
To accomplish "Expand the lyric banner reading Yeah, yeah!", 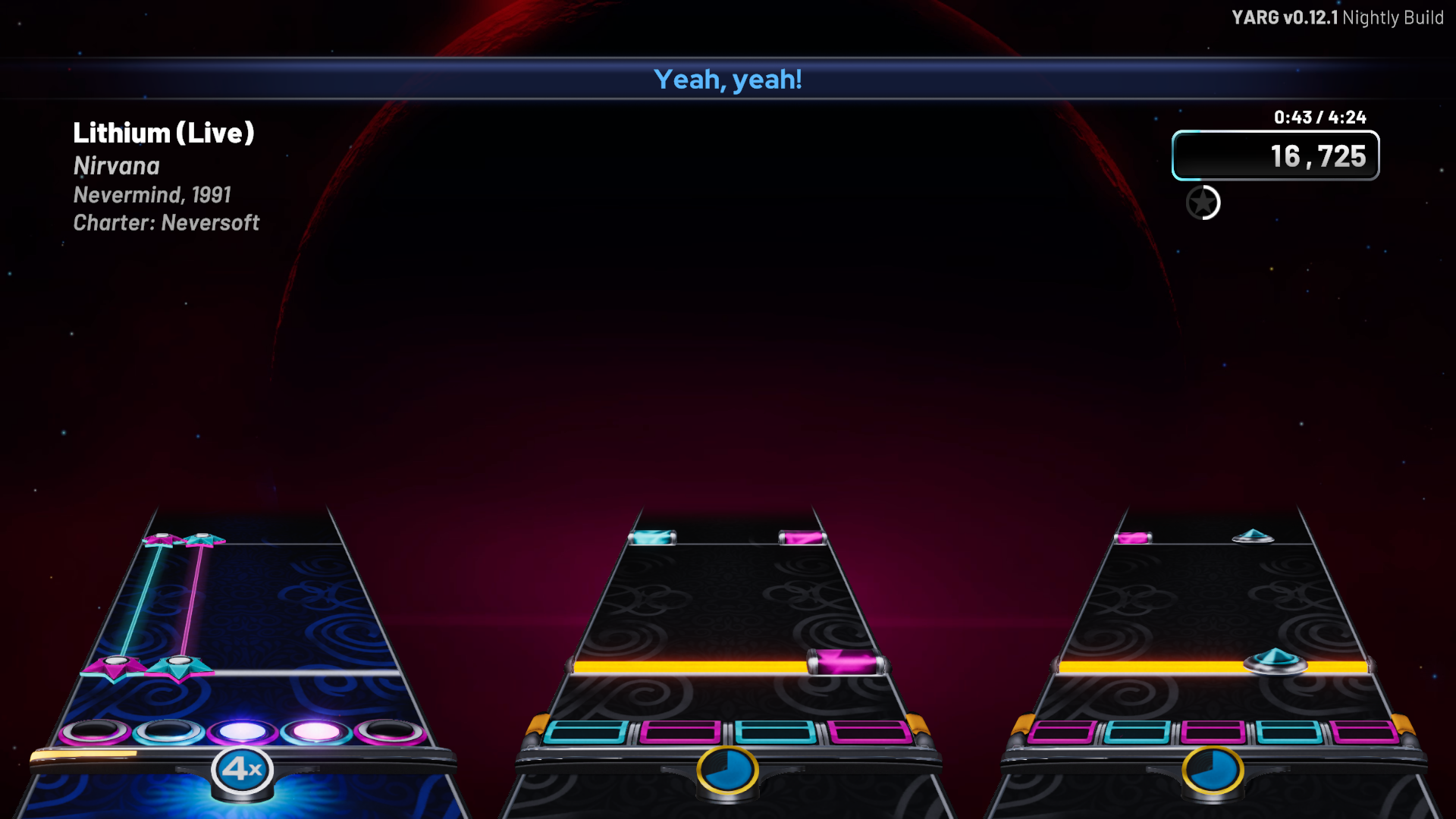I will [x=728, y=79].
